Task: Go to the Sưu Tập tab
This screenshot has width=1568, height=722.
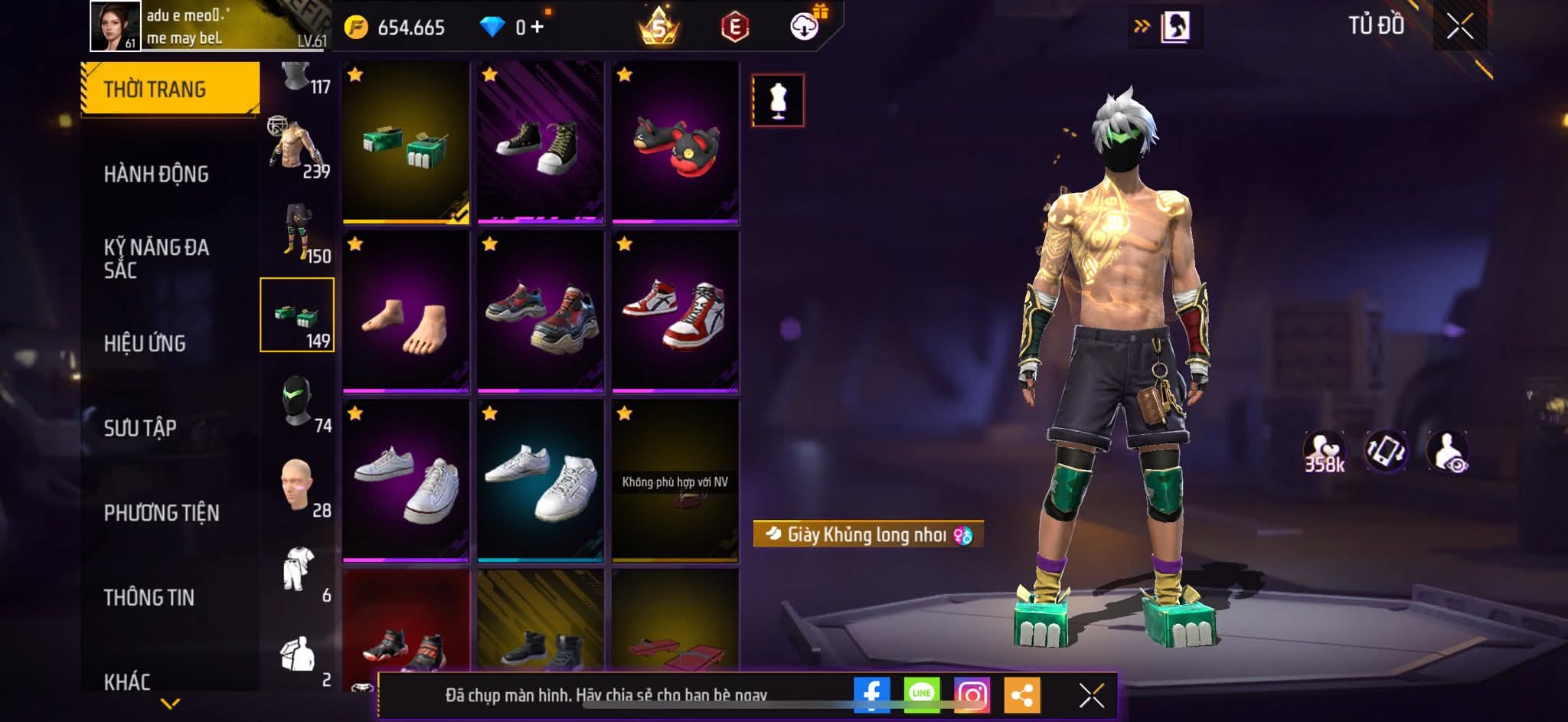Action: click(x=140, y=428)
